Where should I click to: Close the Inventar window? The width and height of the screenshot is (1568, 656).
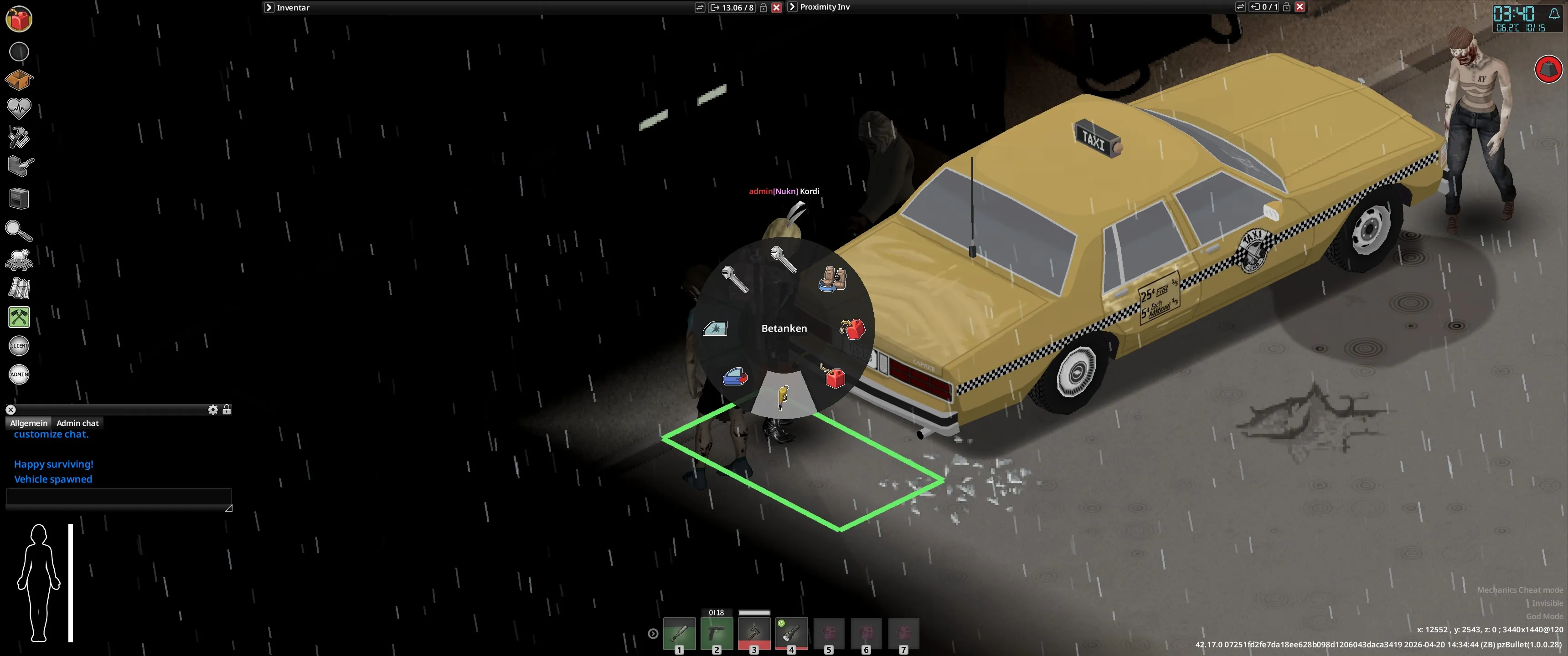point(776,7)
